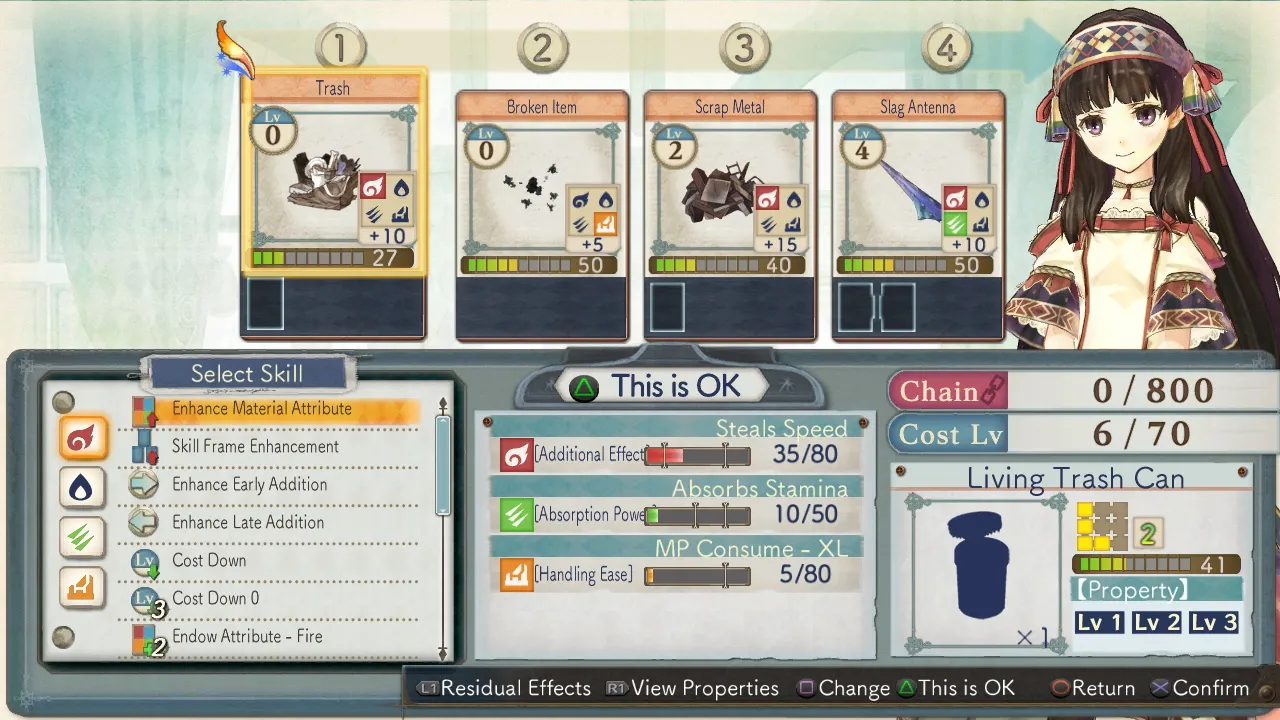This screenshot has height=720, width=1280.
Task: Click the Absorption Power wind icon
Action: (x=516, y=515)
